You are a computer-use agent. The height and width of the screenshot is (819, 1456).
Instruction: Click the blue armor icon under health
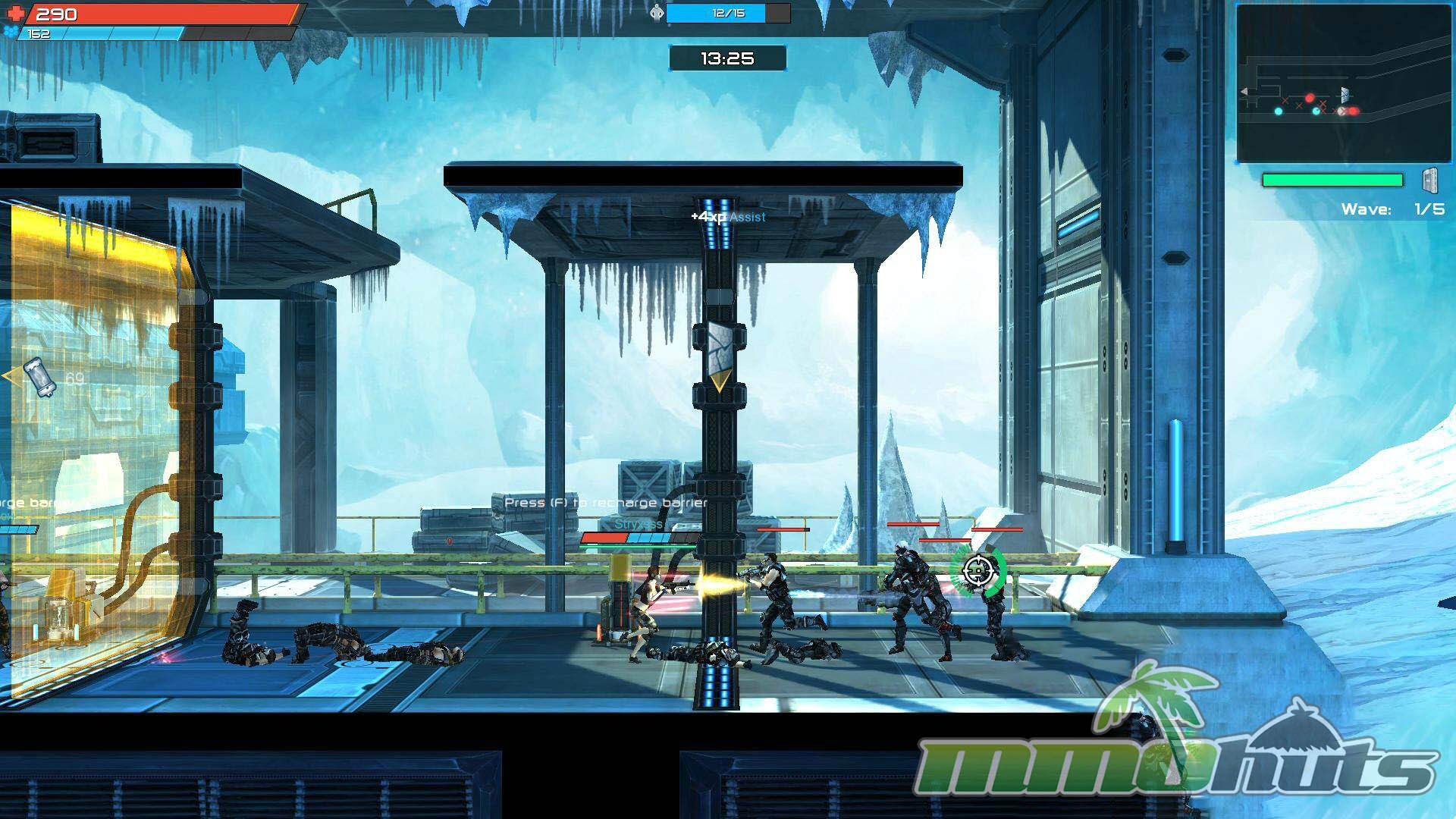click(10, 32)
